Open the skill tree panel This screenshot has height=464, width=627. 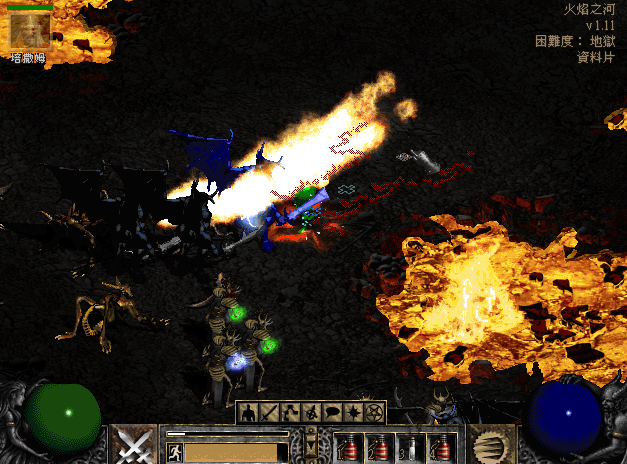pos(291,412)
